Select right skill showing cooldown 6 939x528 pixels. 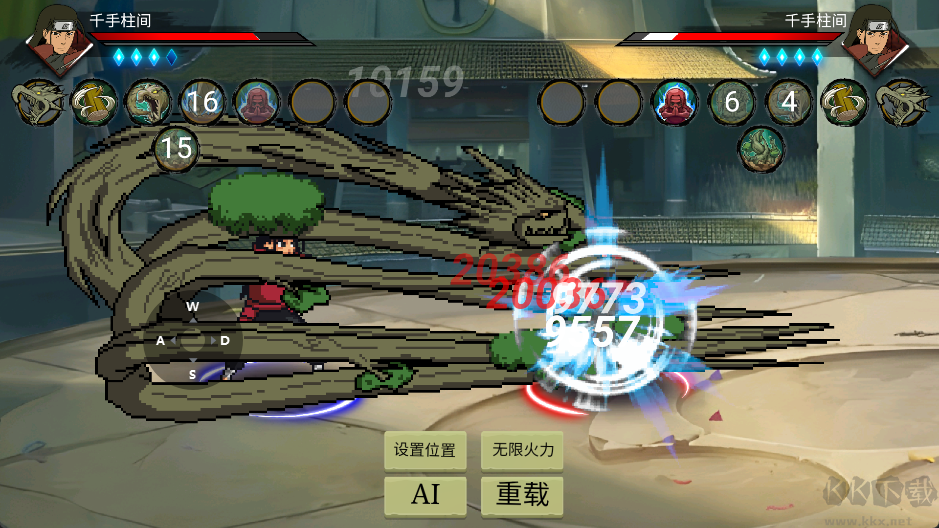[732, 102]
